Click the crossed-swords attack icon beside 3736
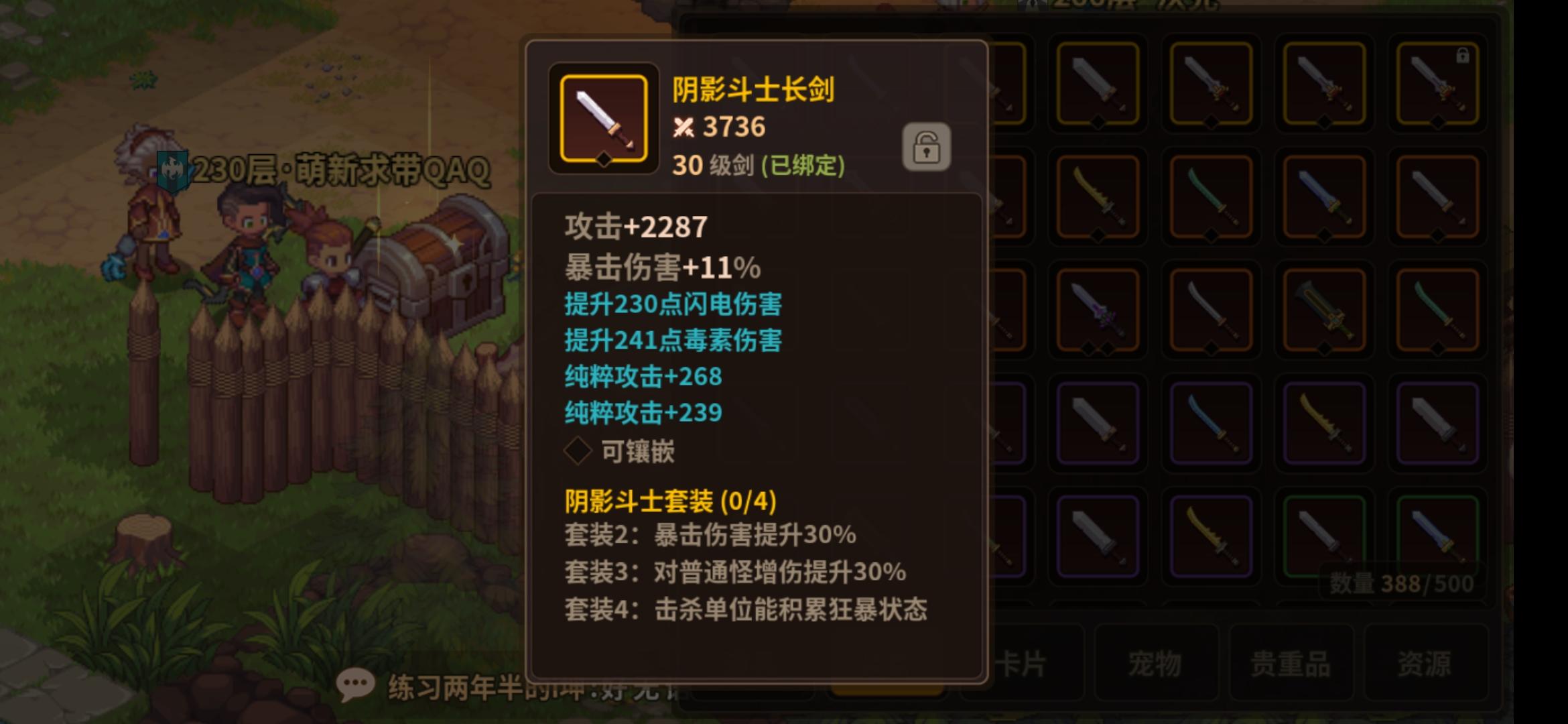Image resolution: width=1568 pixels, height=724 pixels. coord(685,127)
